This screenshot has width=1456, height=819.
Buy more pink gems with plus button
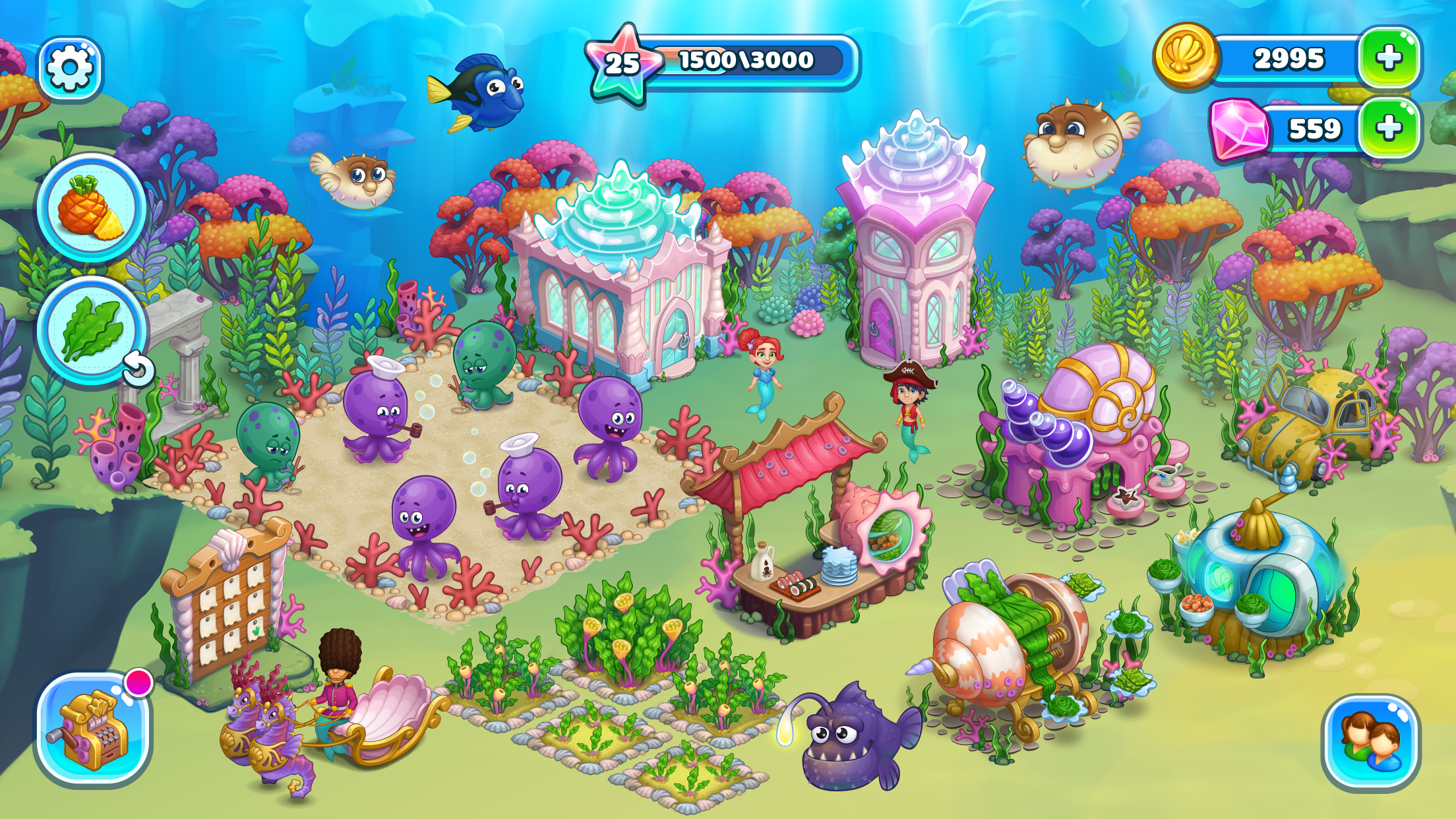point(1388,128)
